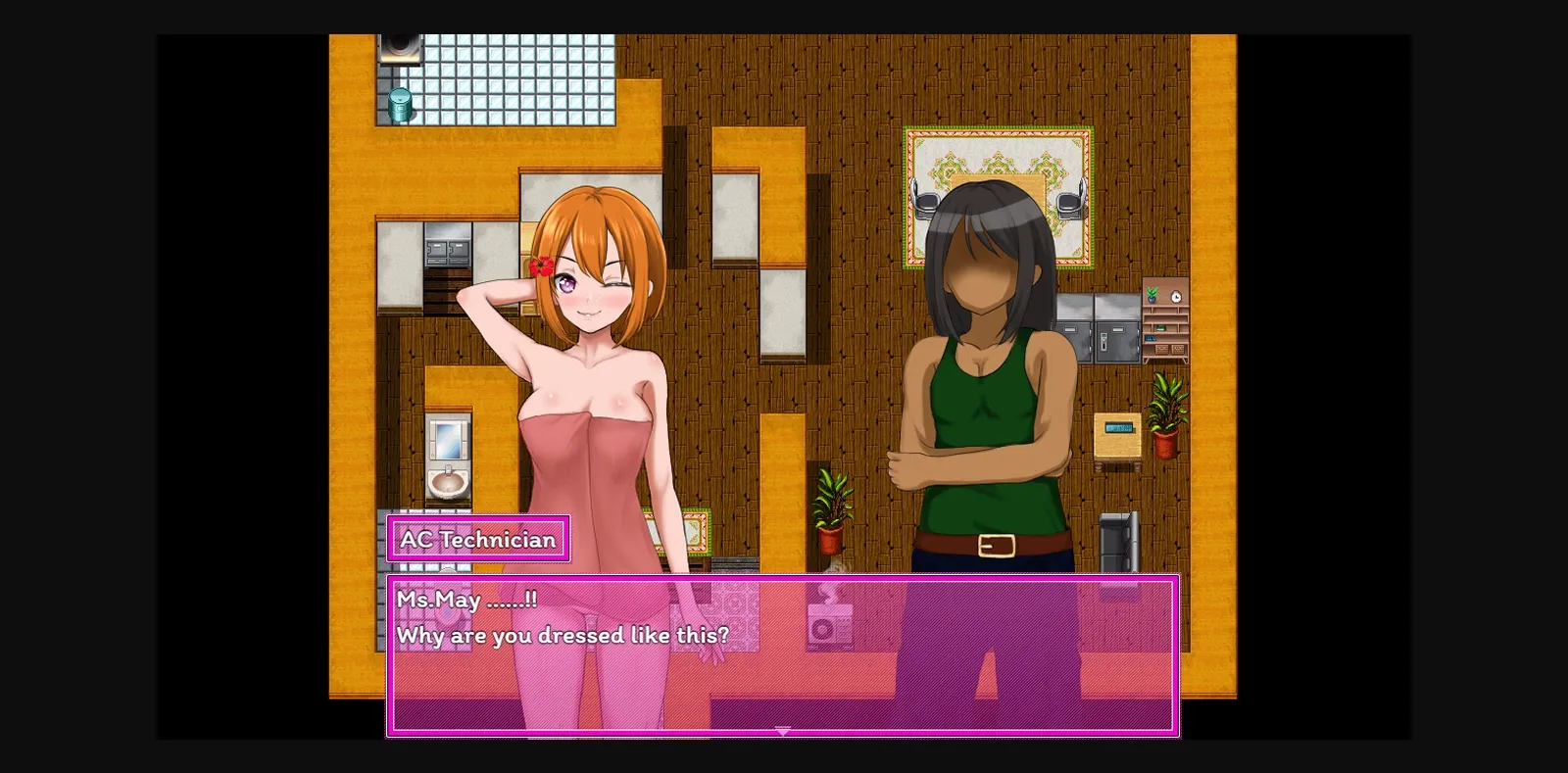Image resolution: width=1568 pixels, height=773 pixels.
Task: Click the continue arrow below the dialogue box
Action: [x=782, y=732]
